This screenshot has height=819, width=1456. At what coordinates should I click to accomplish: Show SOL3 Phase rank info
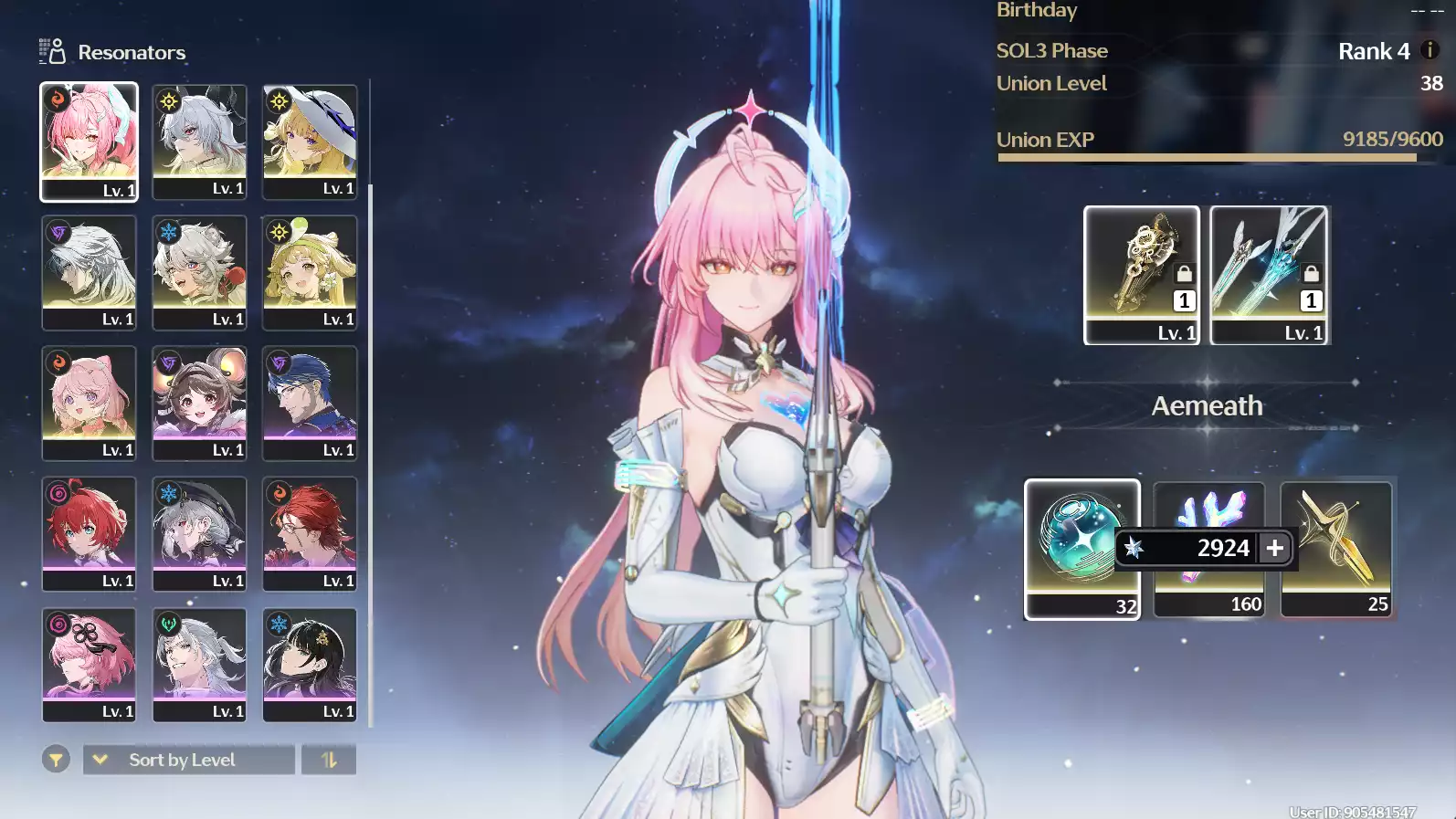1430,50
